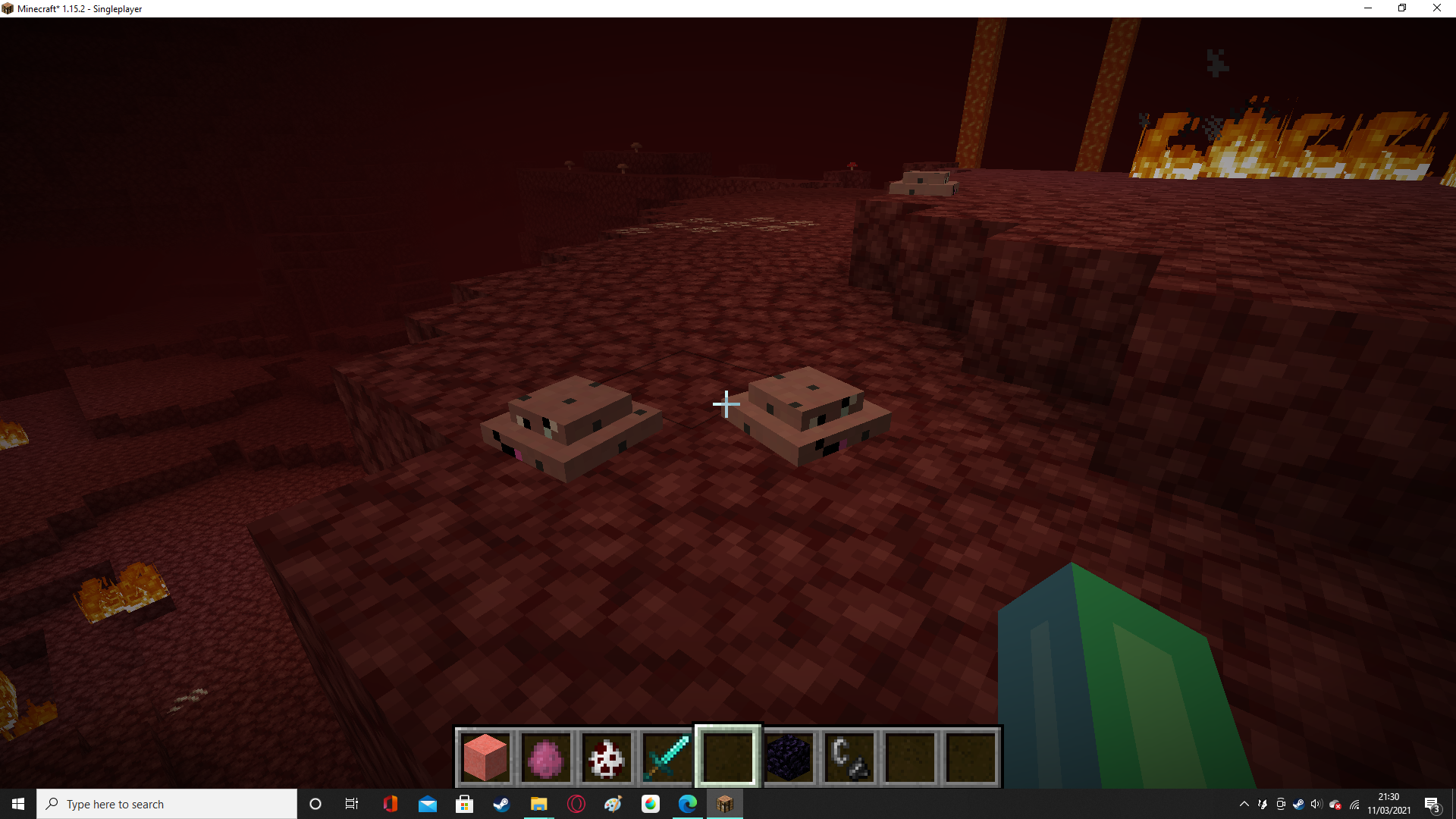Mute the system volume in the tray
The height and width of the screenshot is (819, 1456).
point(1316,804)
